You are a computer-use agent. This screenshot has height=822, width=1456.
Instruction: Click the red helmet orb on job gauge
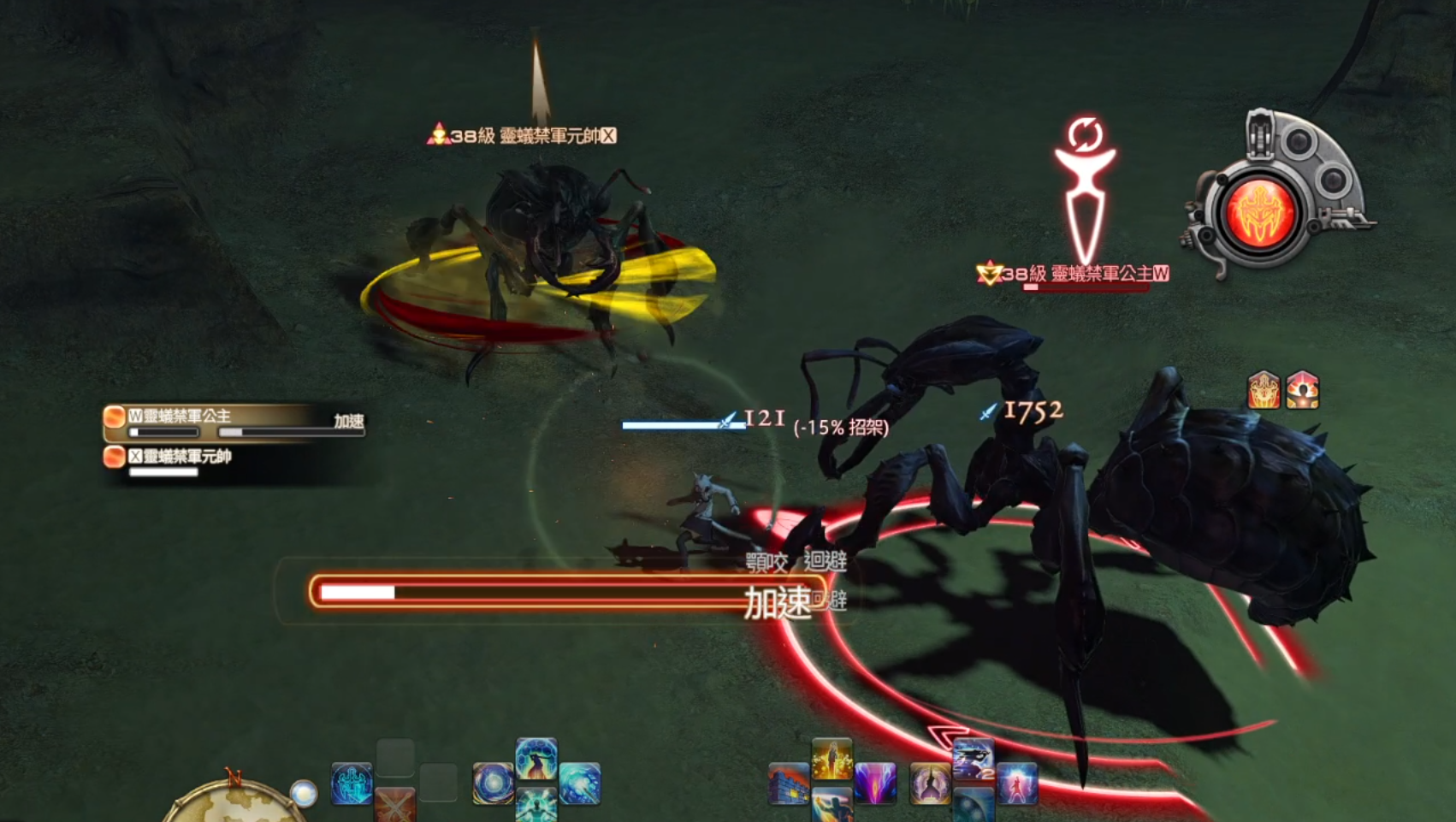click(1259, 214)
